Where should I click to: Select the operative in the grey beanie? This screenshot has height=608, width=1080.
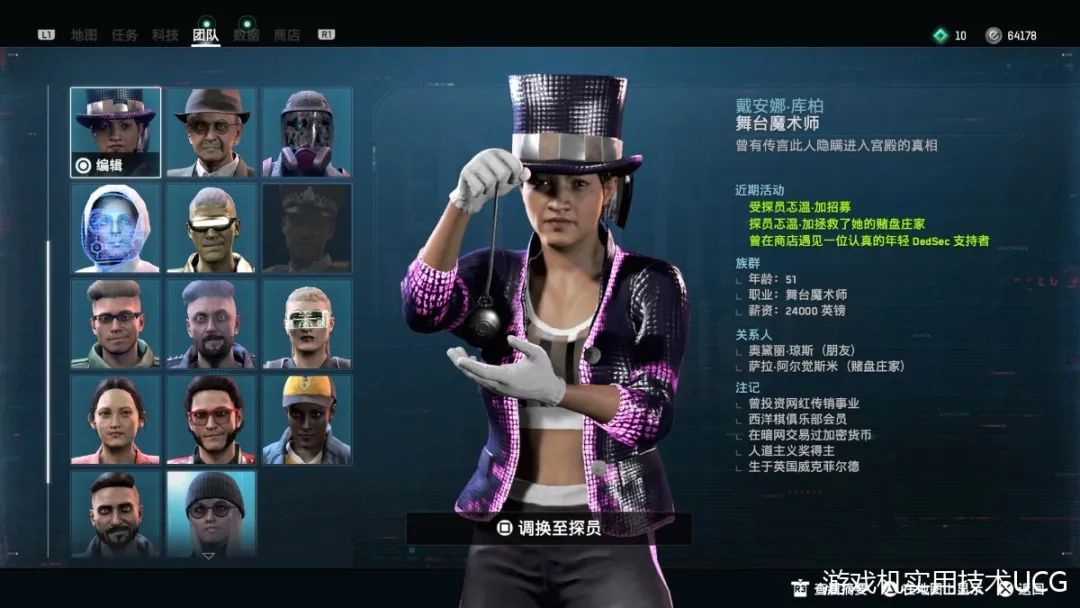click(211, 512)
